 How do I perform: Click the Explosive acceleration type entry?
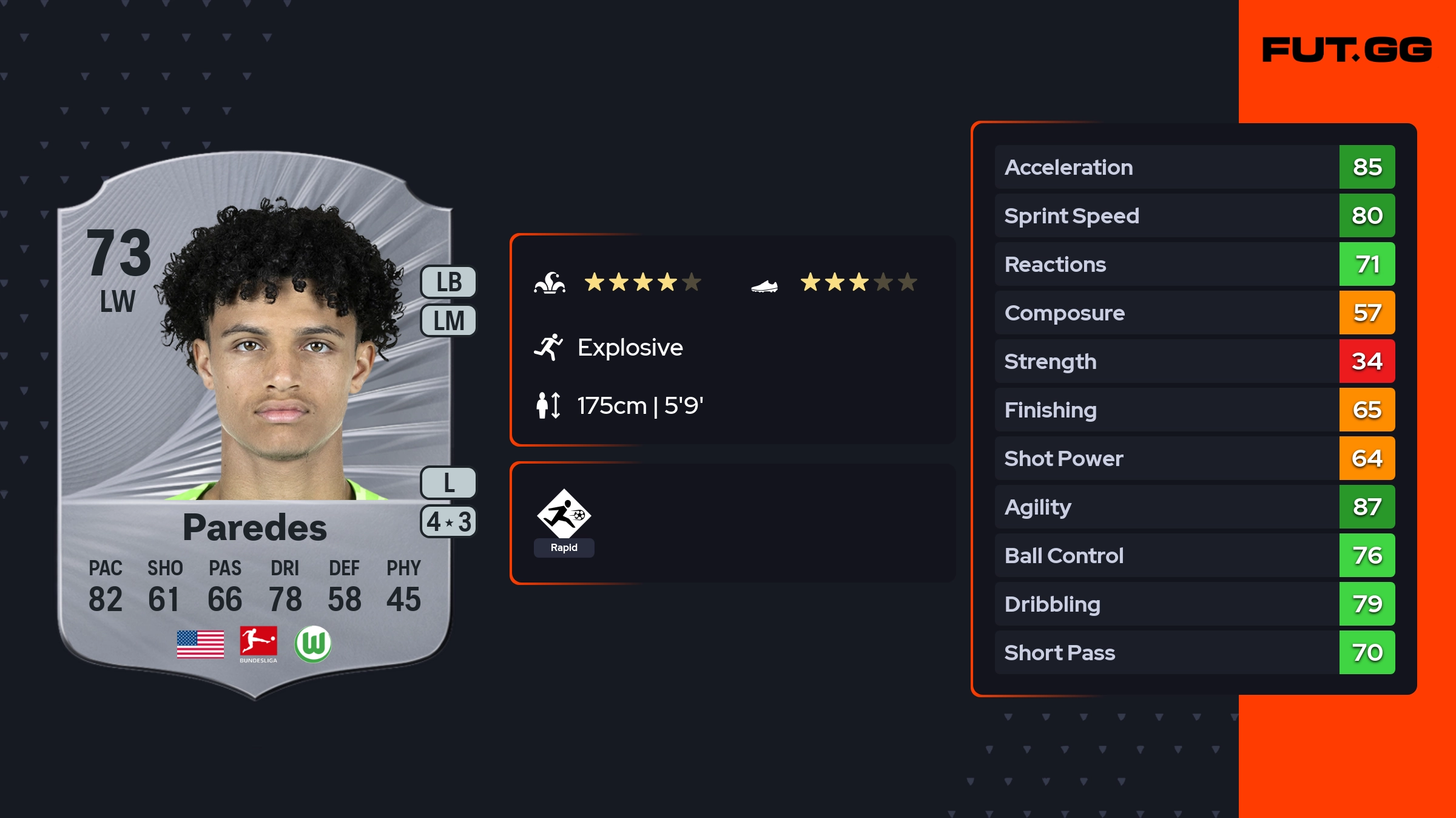[630, 348]
